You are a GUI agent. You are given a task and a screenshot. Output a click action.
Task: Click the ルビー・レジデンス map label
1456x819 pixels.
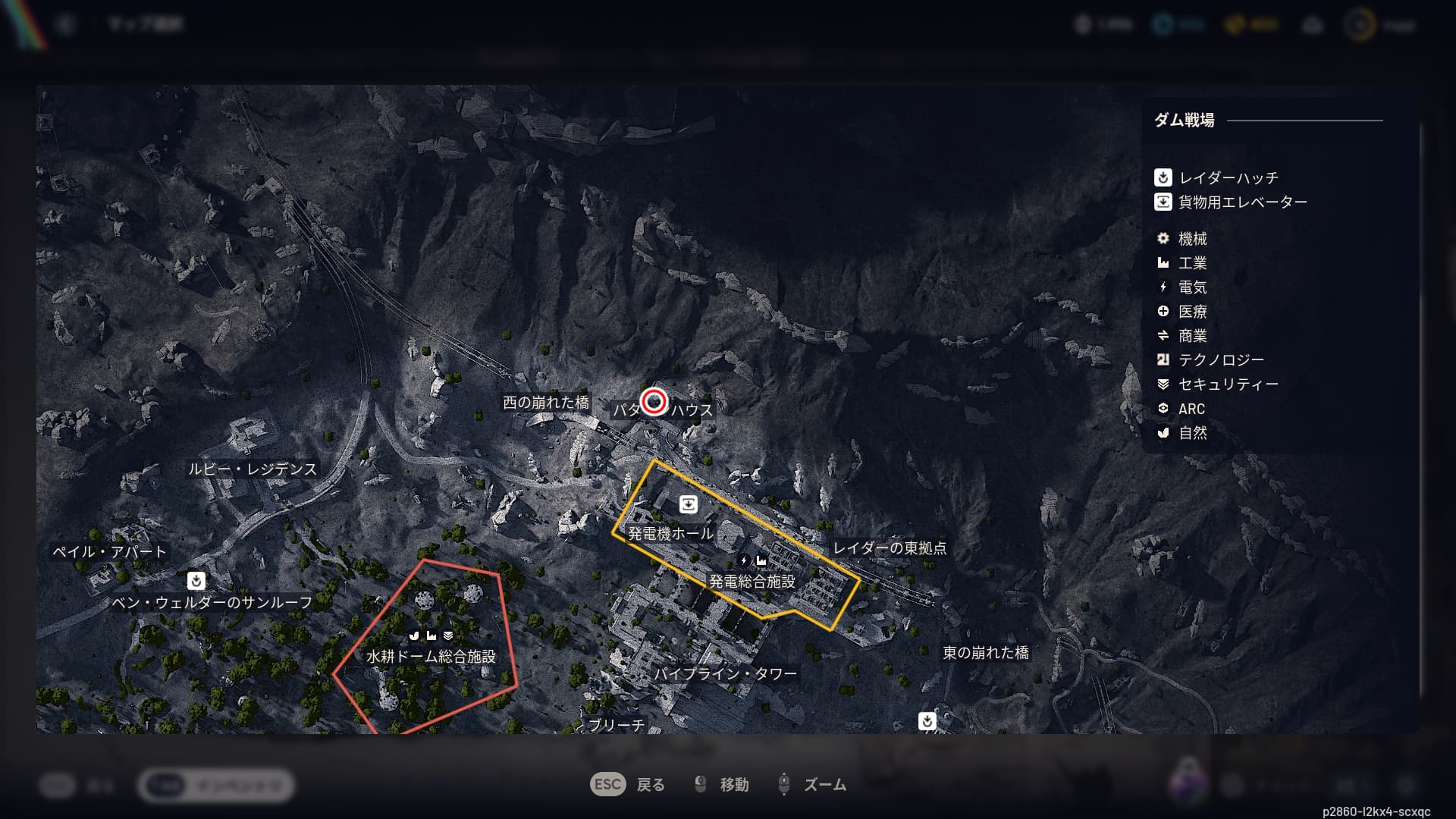pyautogui.click(x=253, y=469)
